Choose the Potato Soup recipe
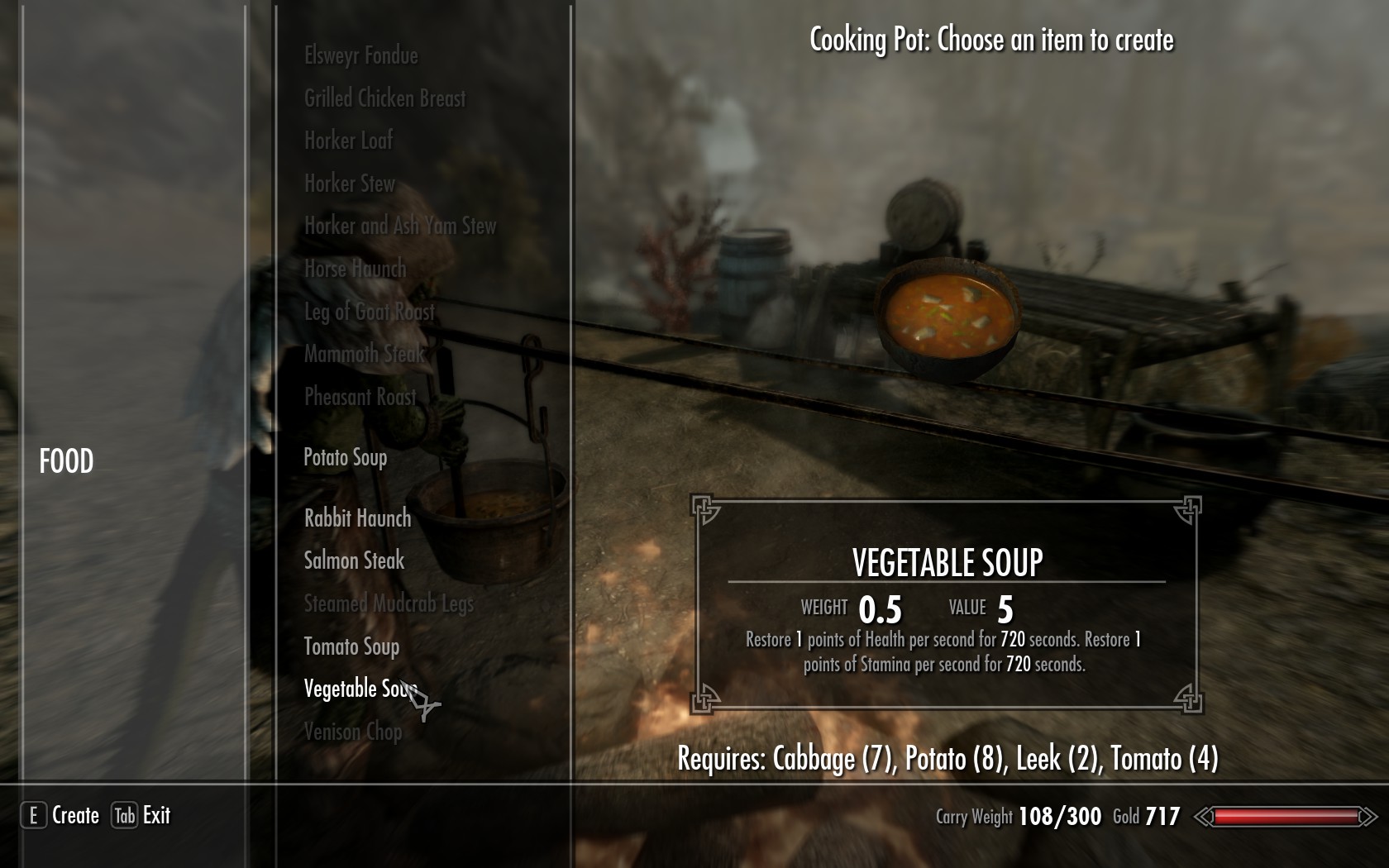This screenshot has width=1389, height=868. click(x=346, y=457)
